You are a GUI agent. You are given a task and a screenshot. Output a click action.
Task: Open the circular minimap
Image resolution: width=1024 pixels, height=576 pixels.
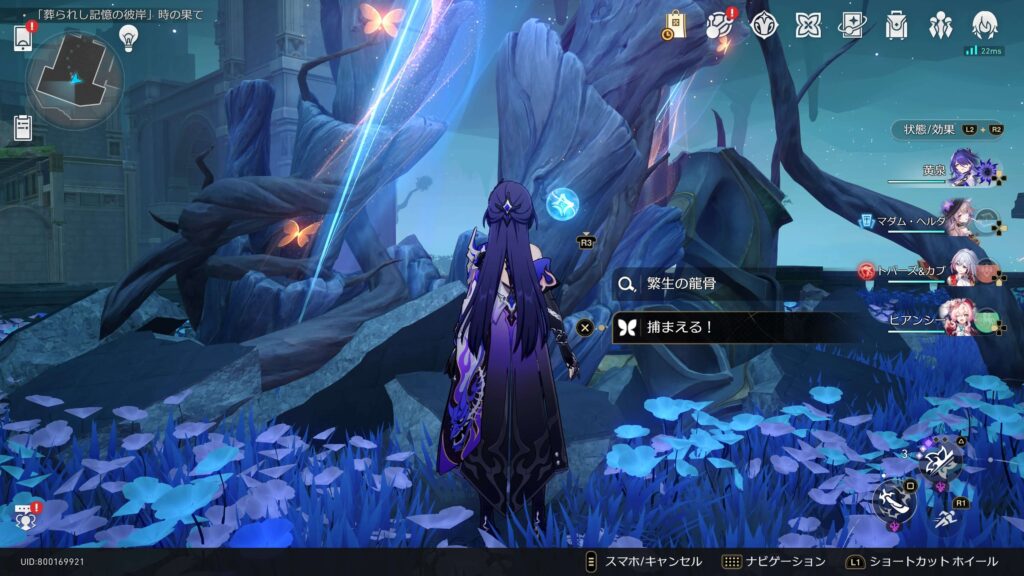click(74, 80)
